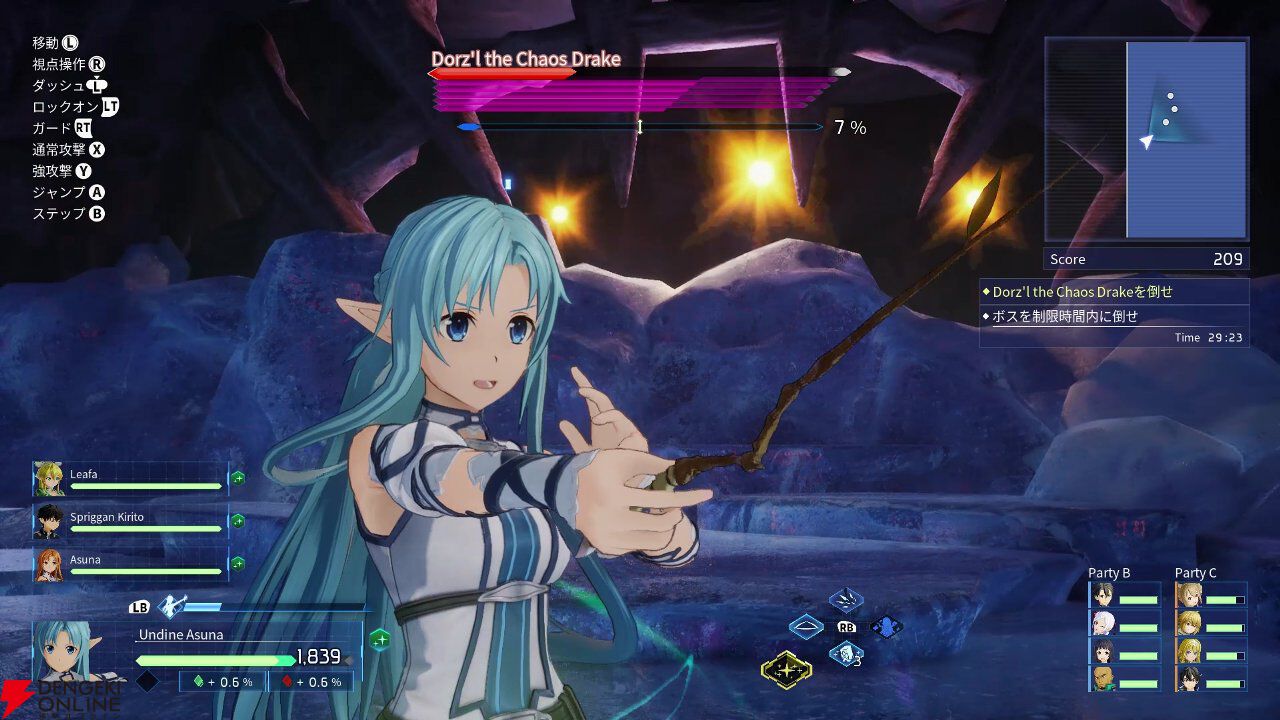Use the crystal skill marked with 3
The width and height of the screenshot is (1280, 720).
click(x=846, y=655)
